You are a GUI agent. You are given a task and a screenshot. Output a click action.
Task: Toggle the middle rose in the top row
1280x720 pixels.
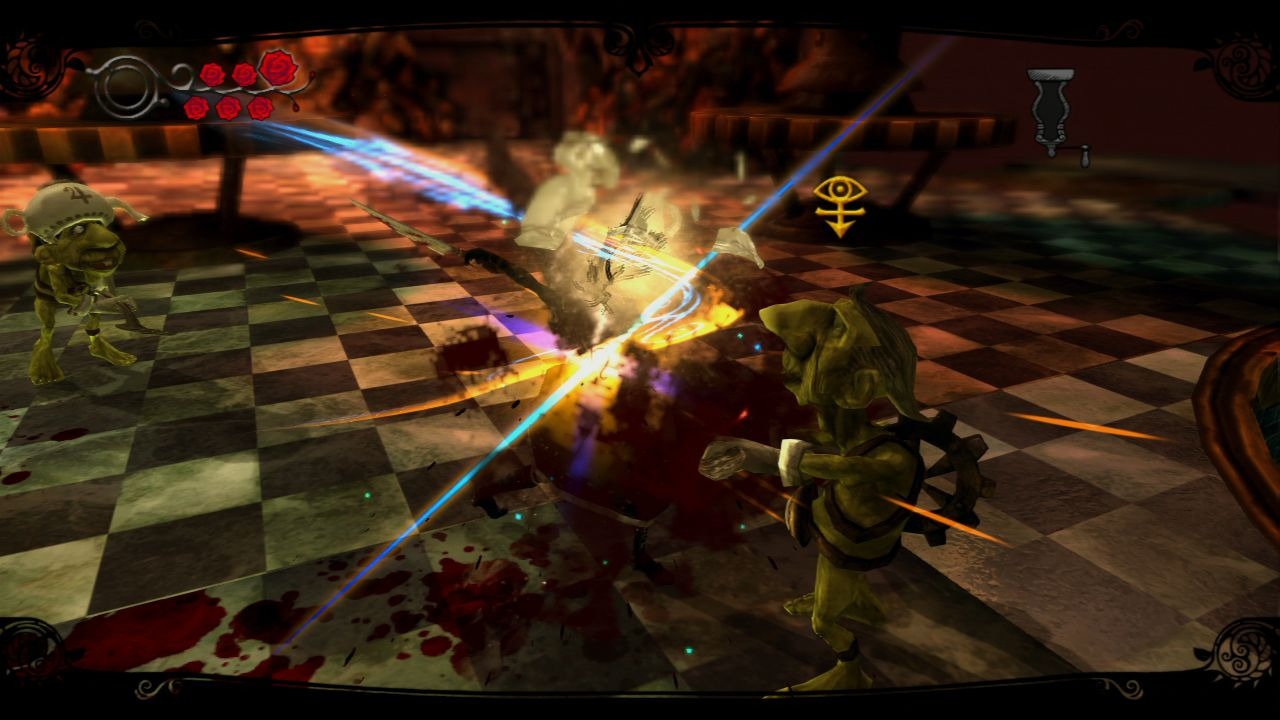pos(244,75)
